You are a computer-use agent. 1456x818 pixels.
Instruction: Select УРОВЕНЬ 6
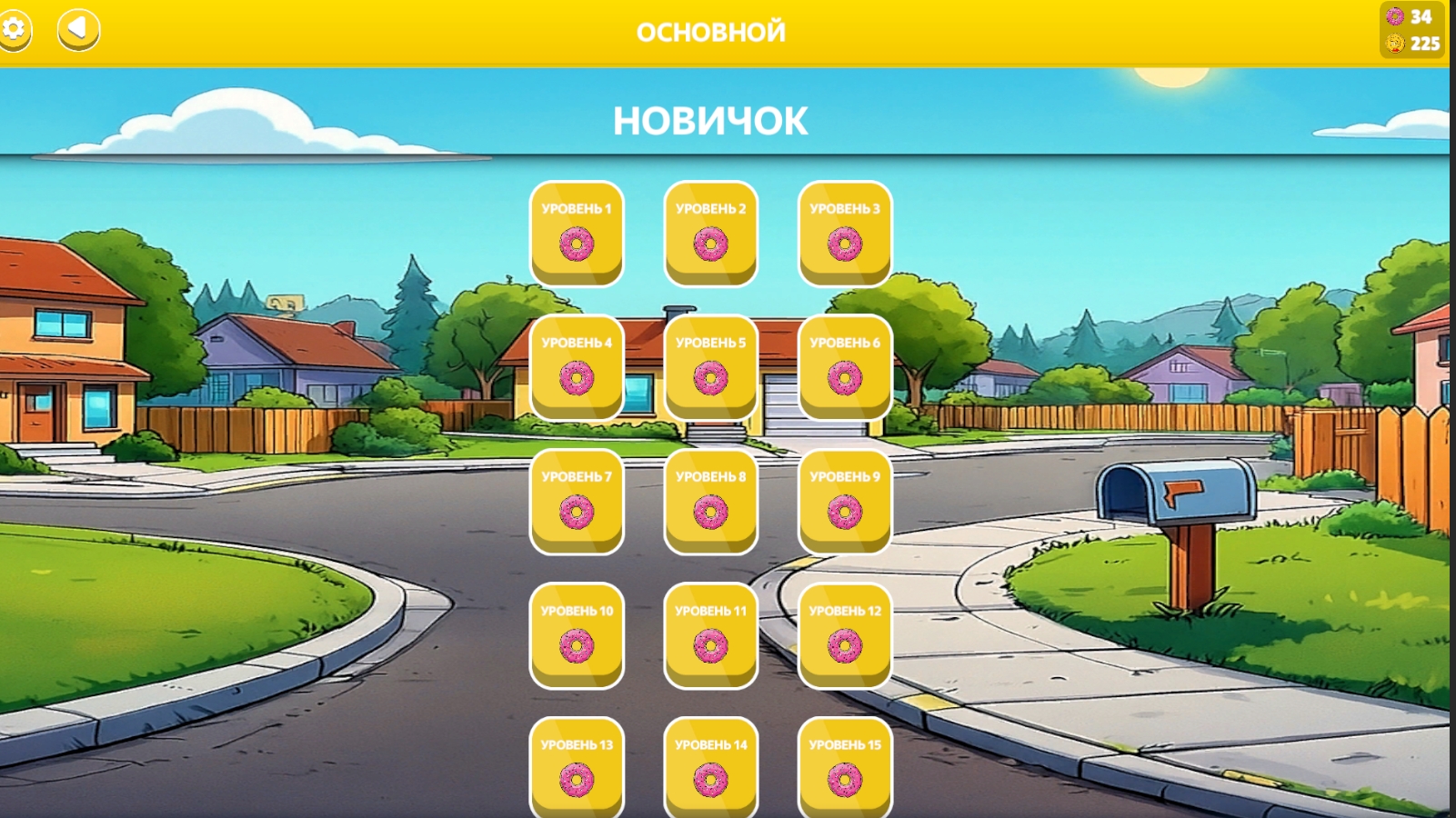pos(846,366)
